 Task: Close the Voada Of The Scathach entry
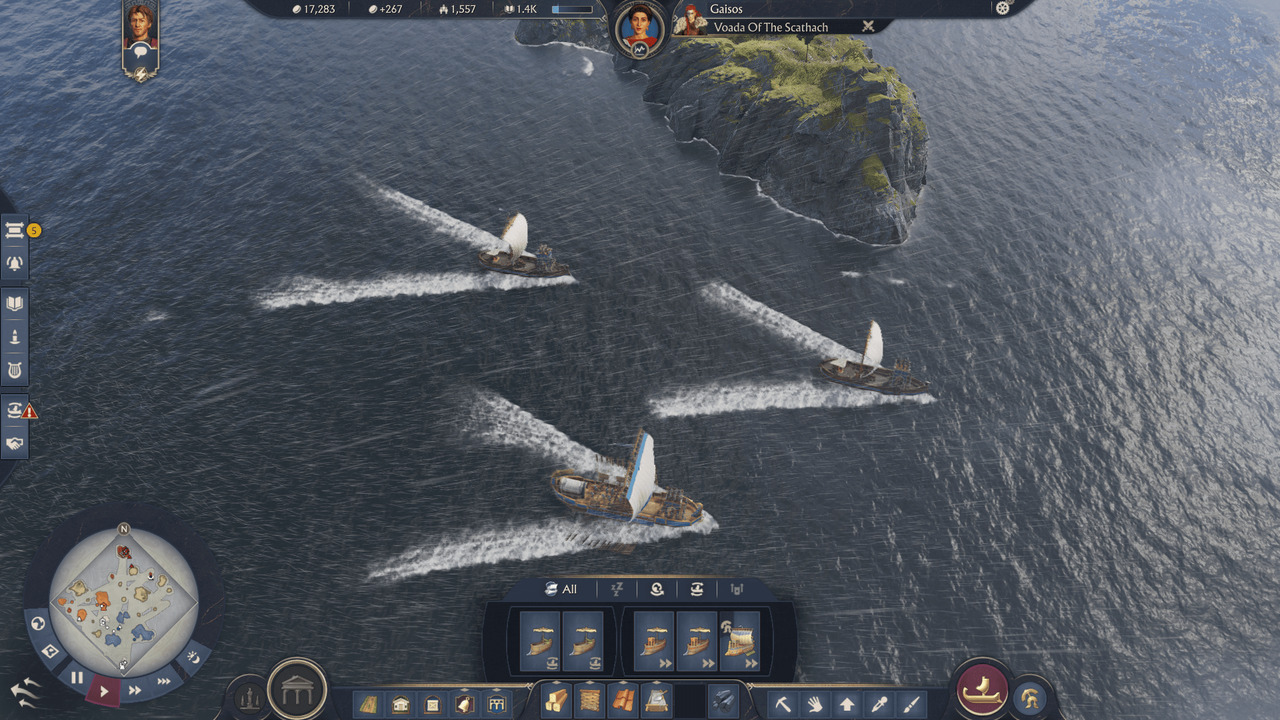click(868, 27)
